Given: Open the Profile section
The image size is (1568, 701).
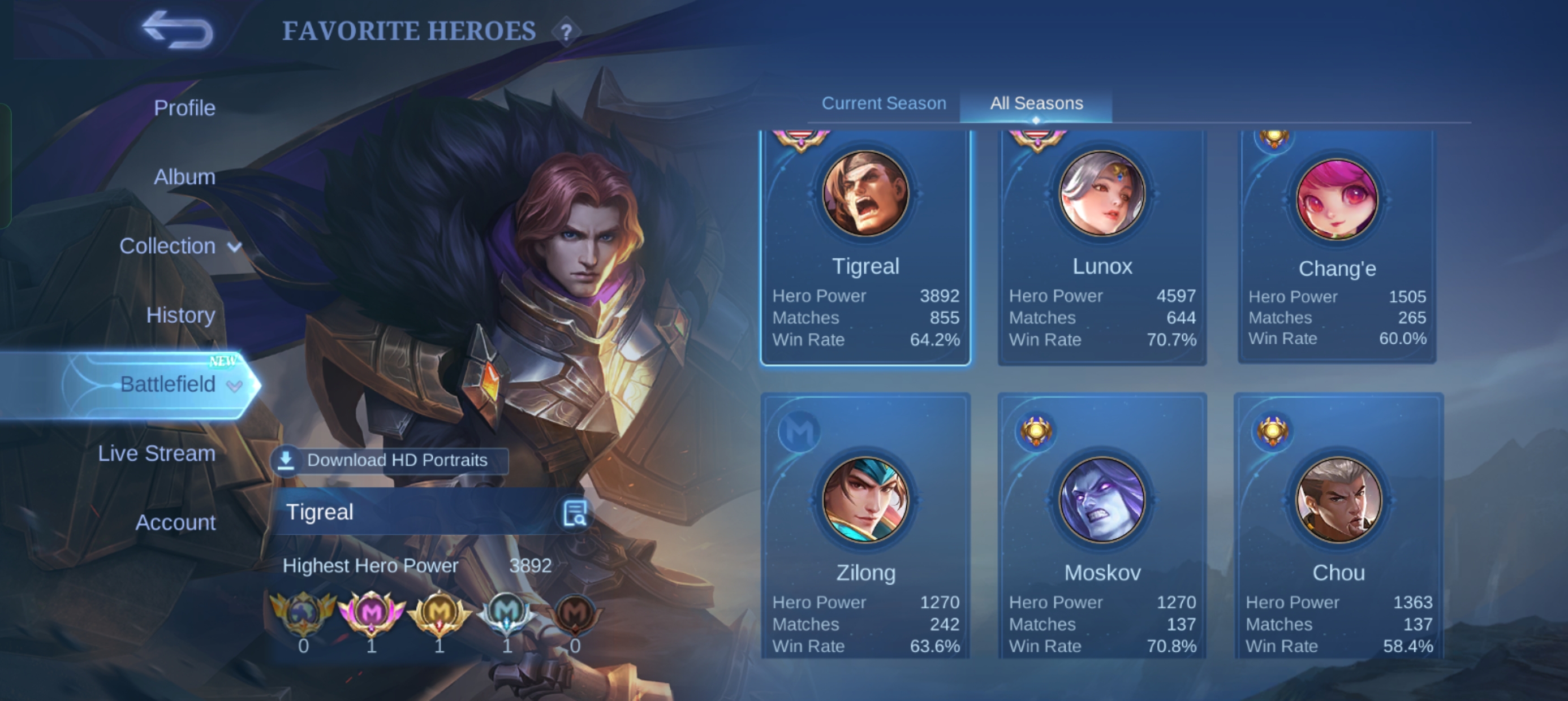Looking at the screenshot, I should pos(184,107).
